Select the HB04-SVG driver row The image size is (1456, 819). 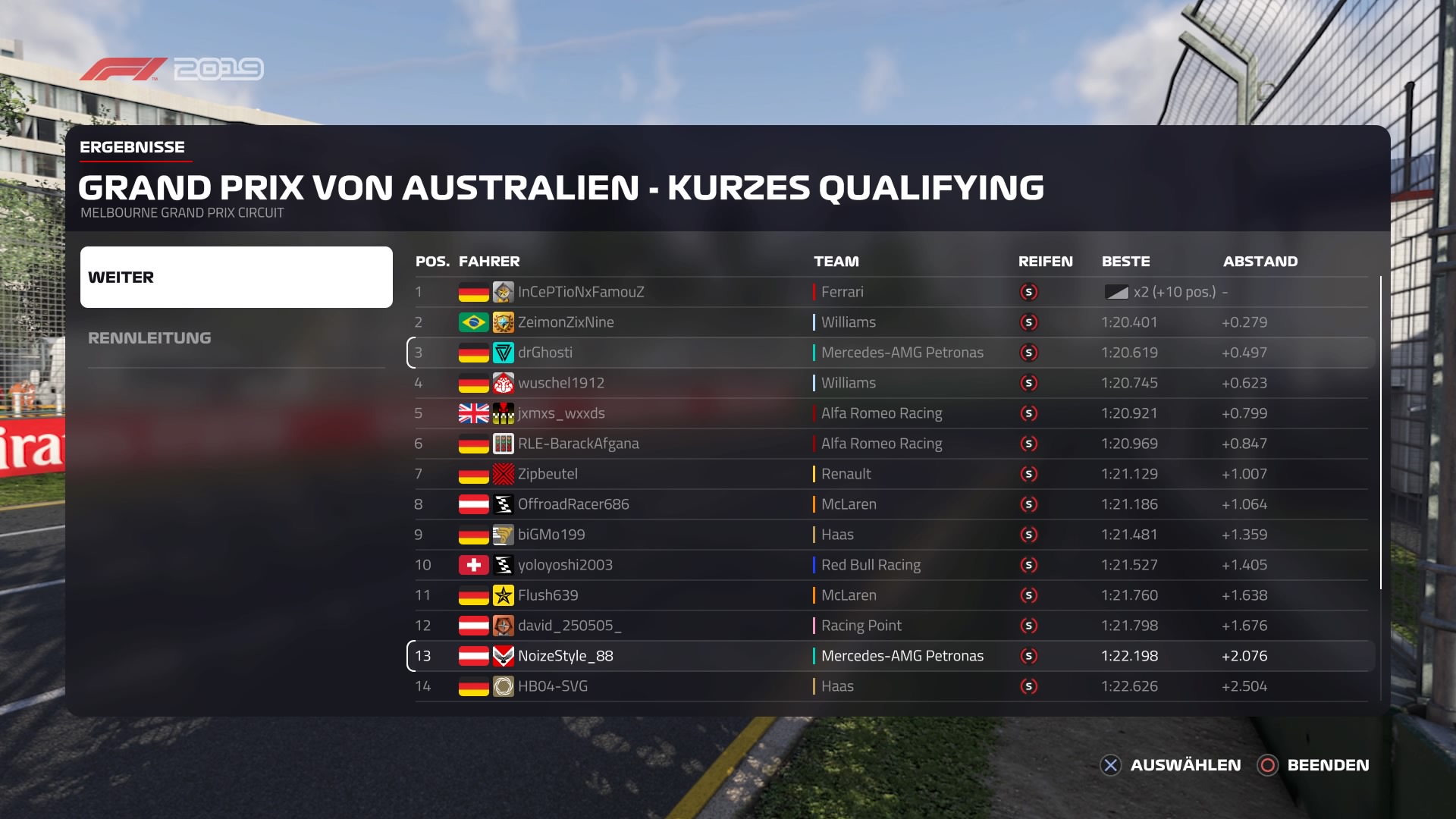(x=891, y=686)
